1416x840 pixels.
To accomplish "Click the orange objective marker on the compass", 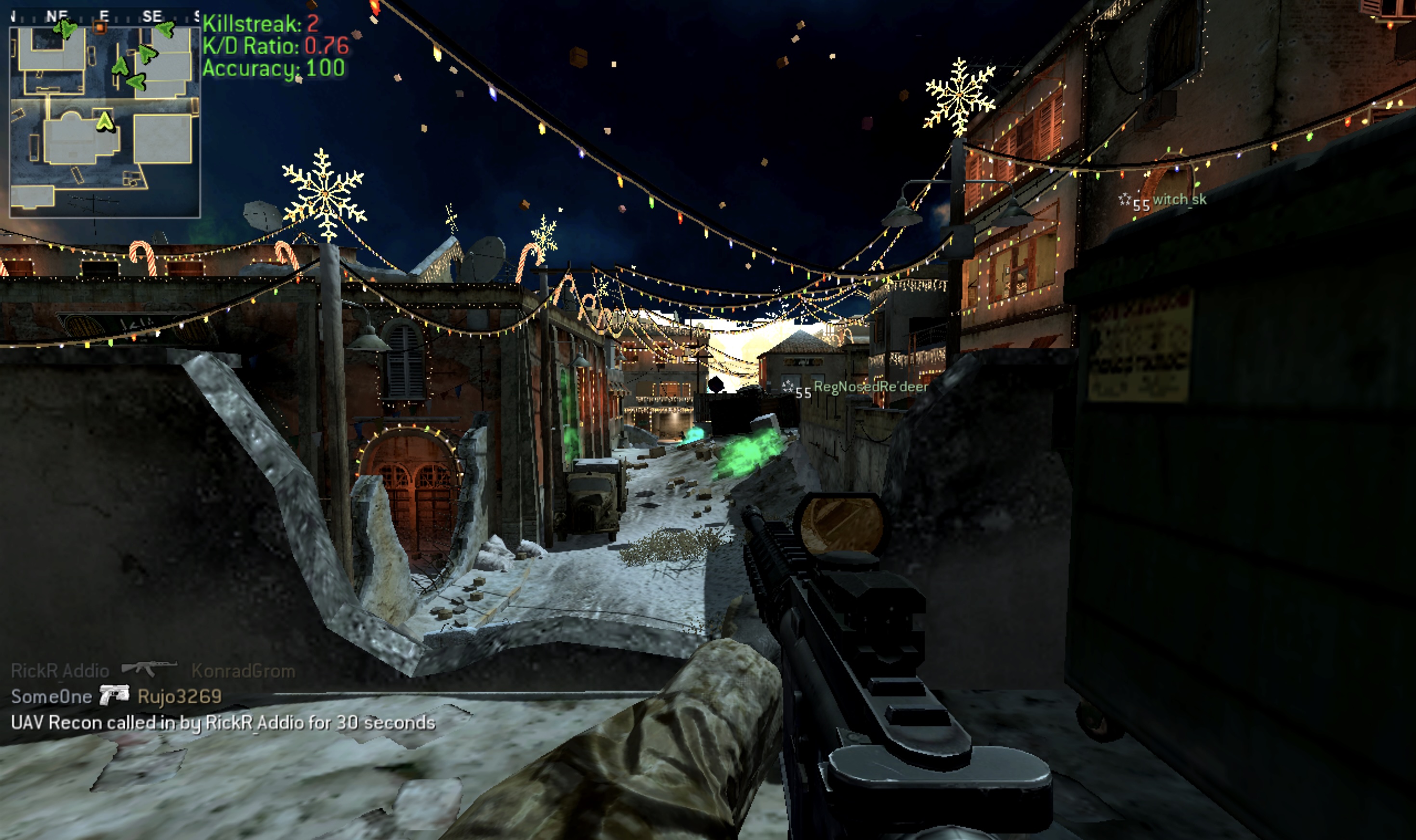I will pos(100,26).
